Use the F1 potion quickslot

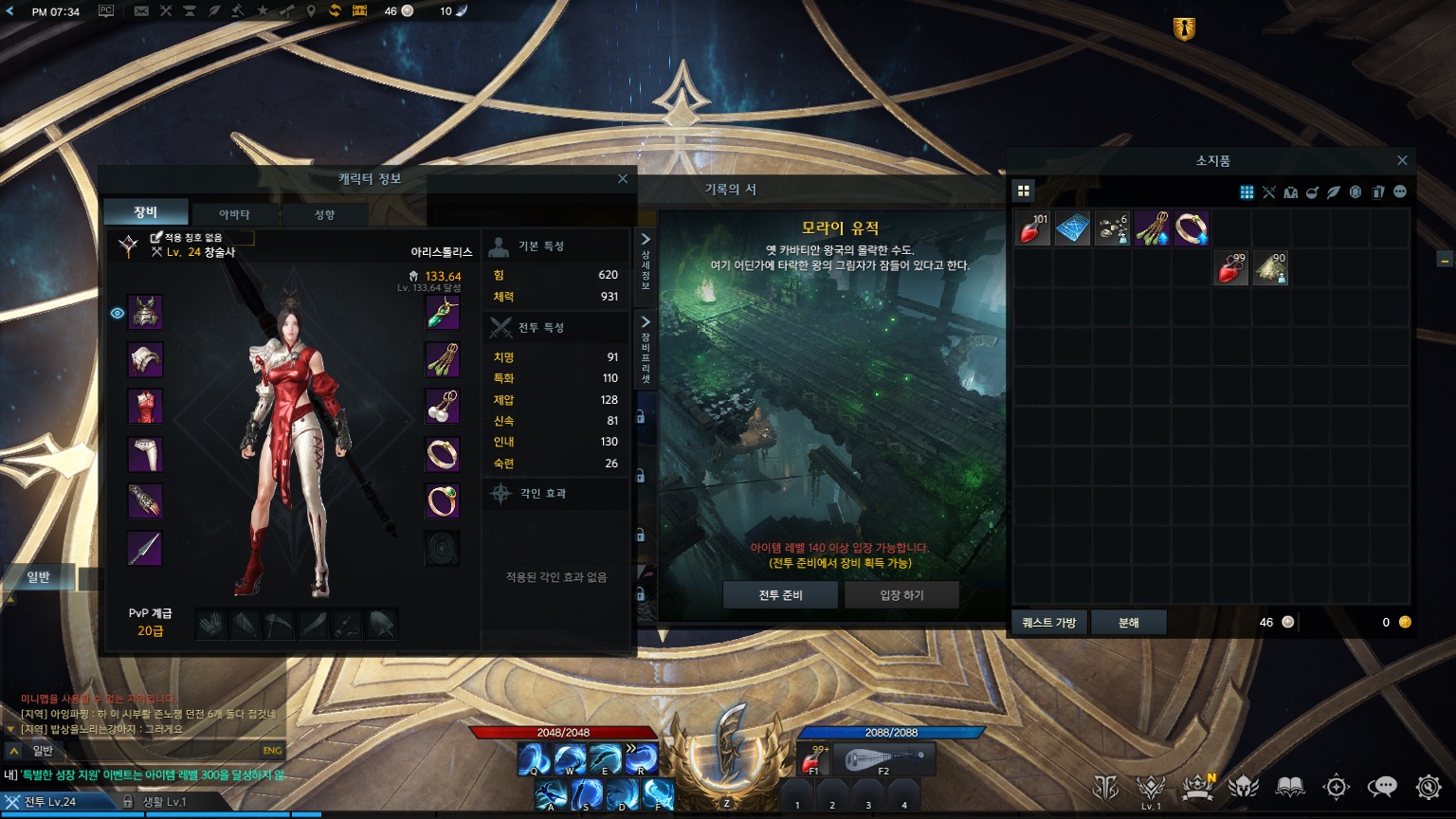coord(812,761)
